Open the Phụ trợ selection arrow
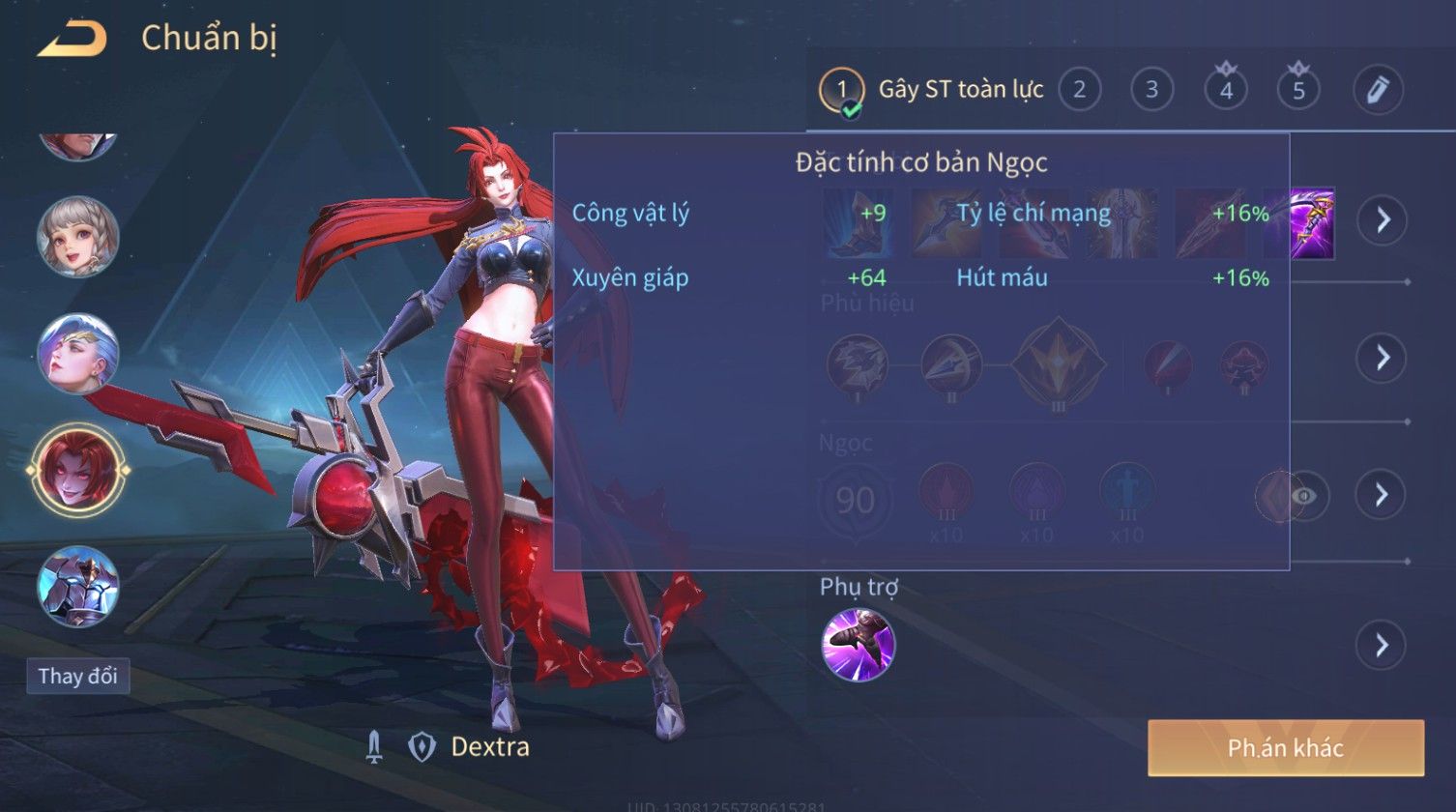This screenshot has width=1456, height=812. coord(1382,645)
